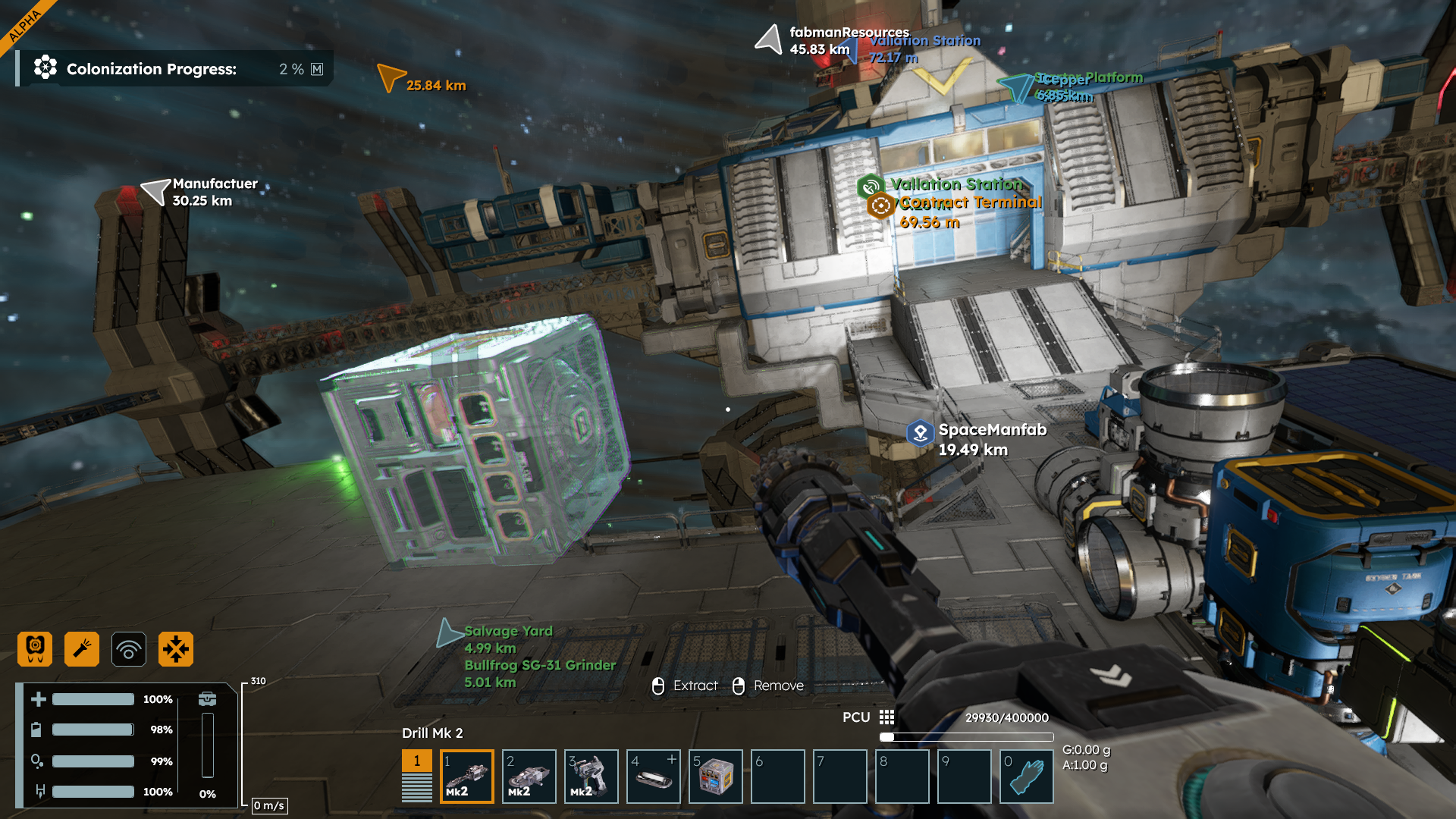Click the SpaceManfab waypoint marker
The height and width of the screenshot is (819, 1456).
(920, 433)
